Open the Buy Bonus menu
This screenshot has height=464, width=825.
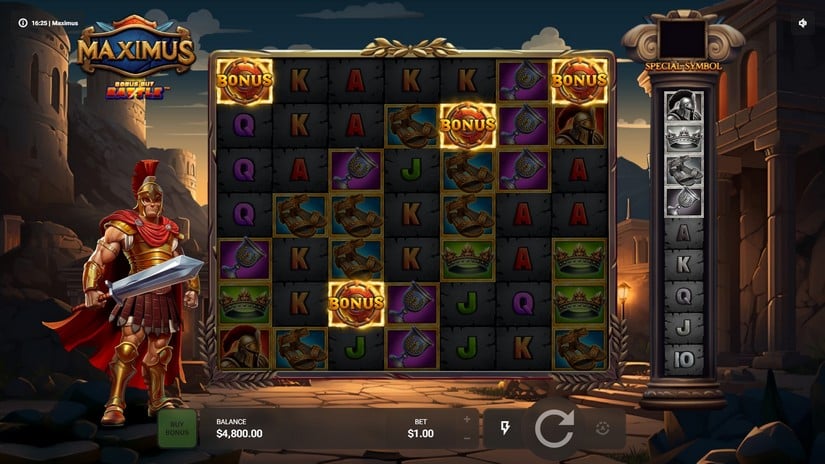click(x=177, y=428)
